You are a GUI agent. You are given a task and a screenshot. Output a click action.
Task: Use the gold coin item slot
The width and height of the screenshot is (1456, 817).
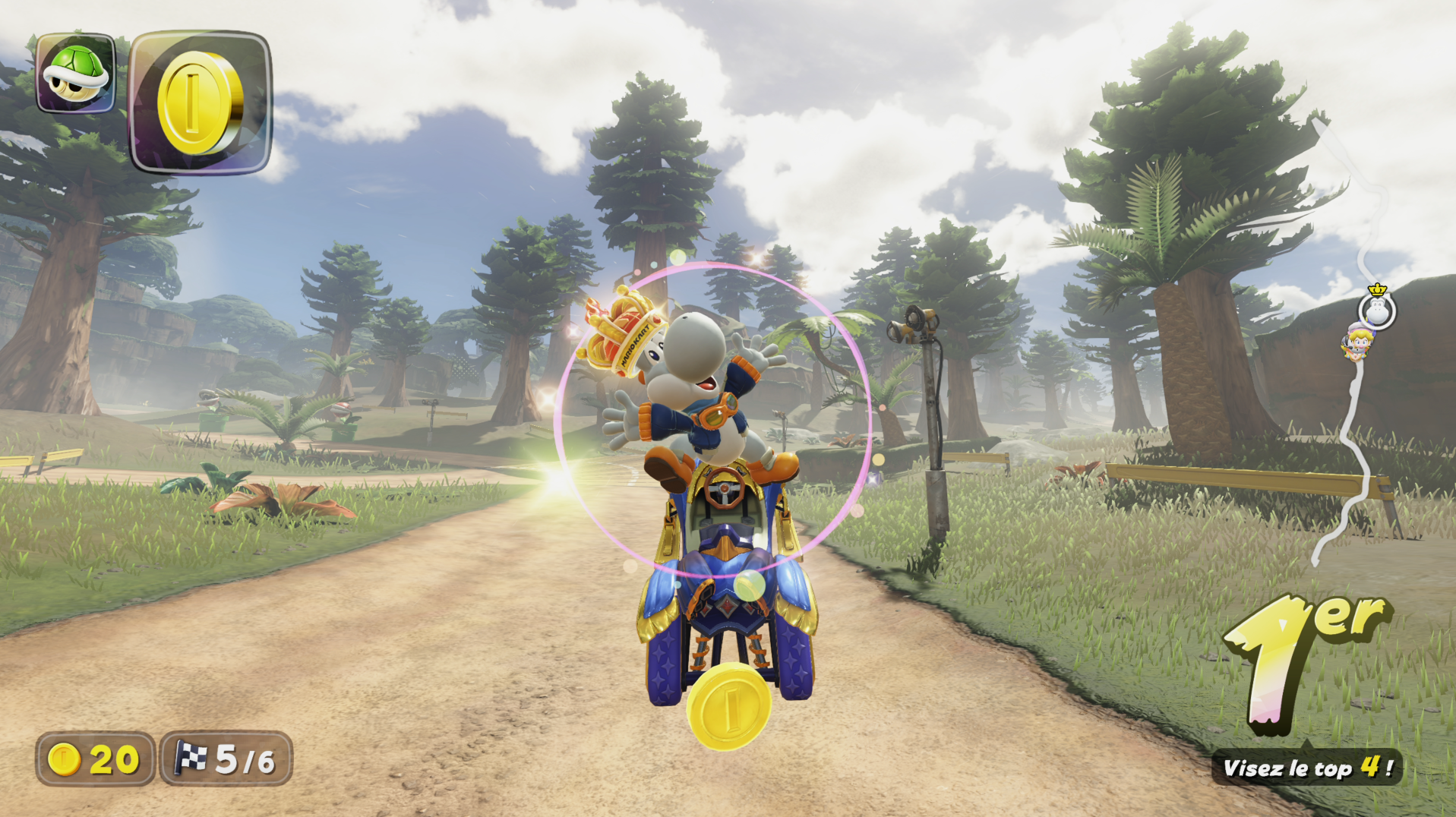[x=201, y=103]
